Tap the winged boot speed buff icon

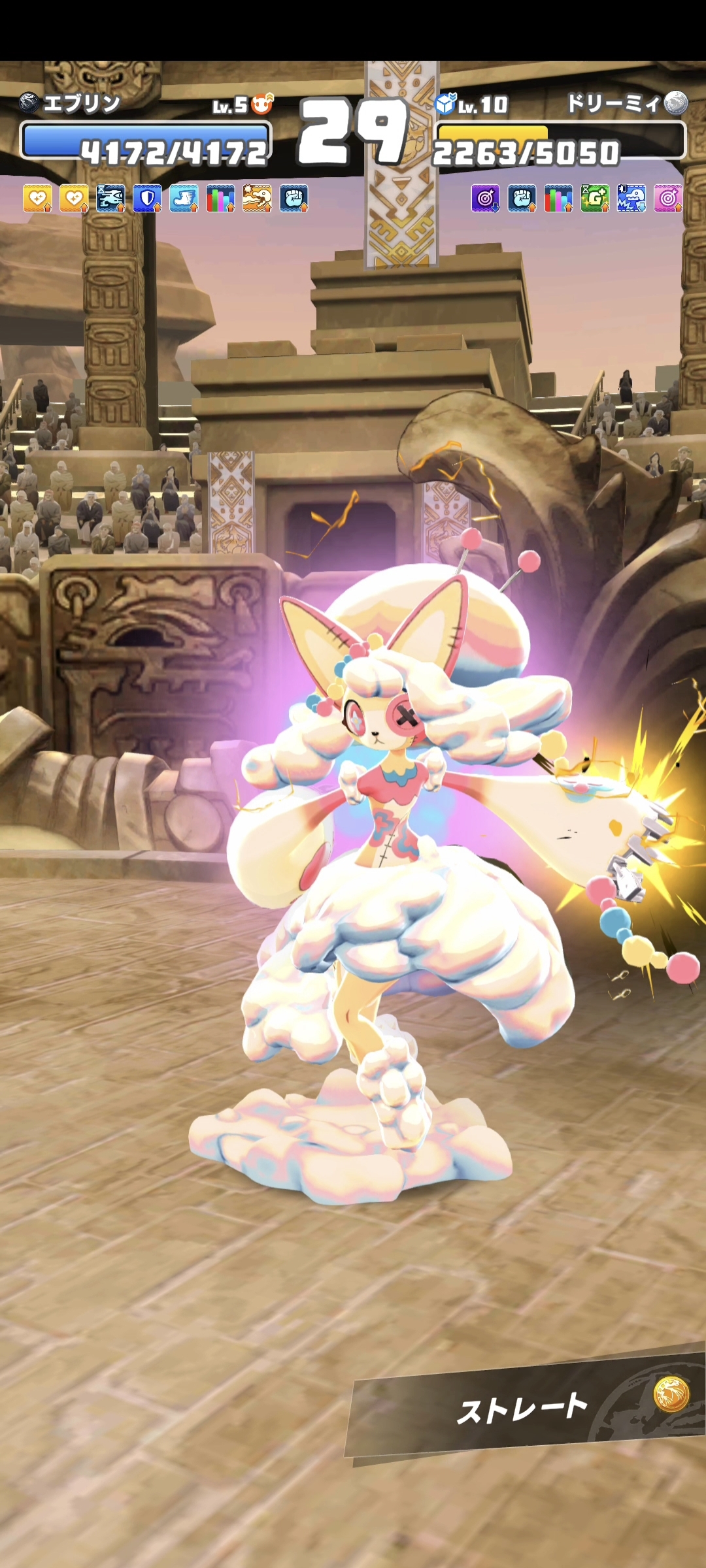(184, 199)
